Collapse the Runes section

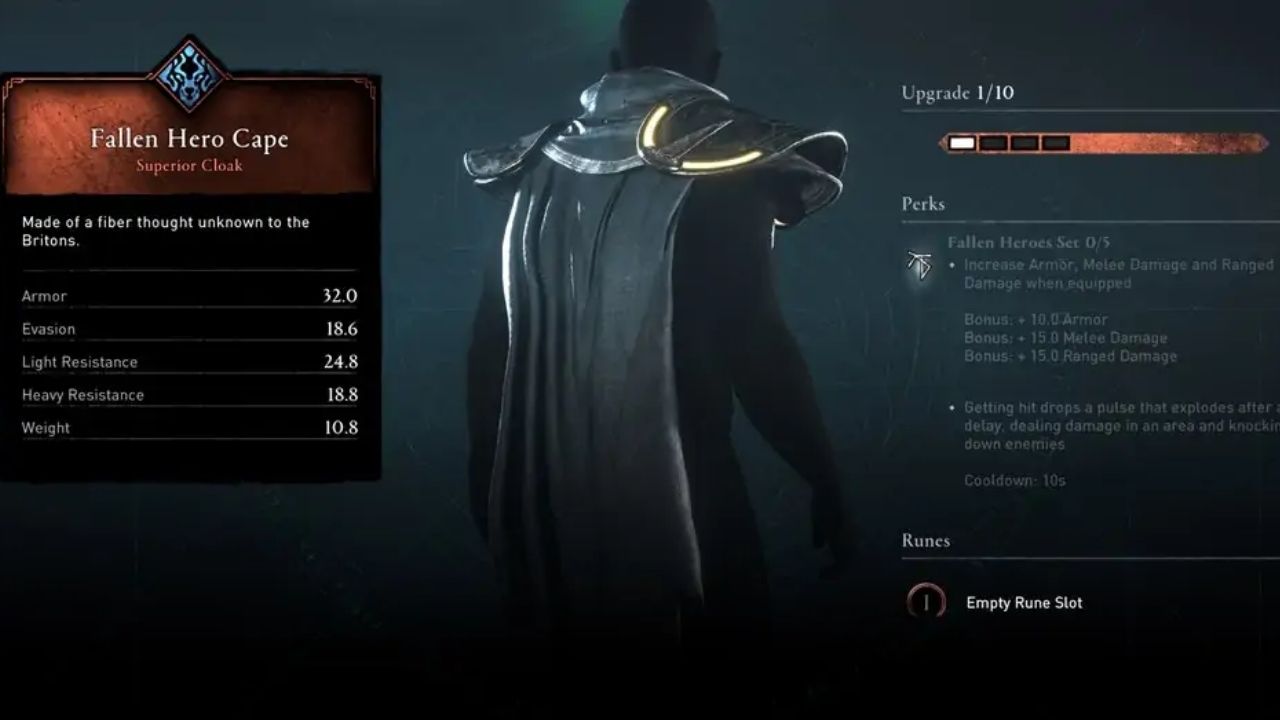pyautogui.click(x=925, y=540)
